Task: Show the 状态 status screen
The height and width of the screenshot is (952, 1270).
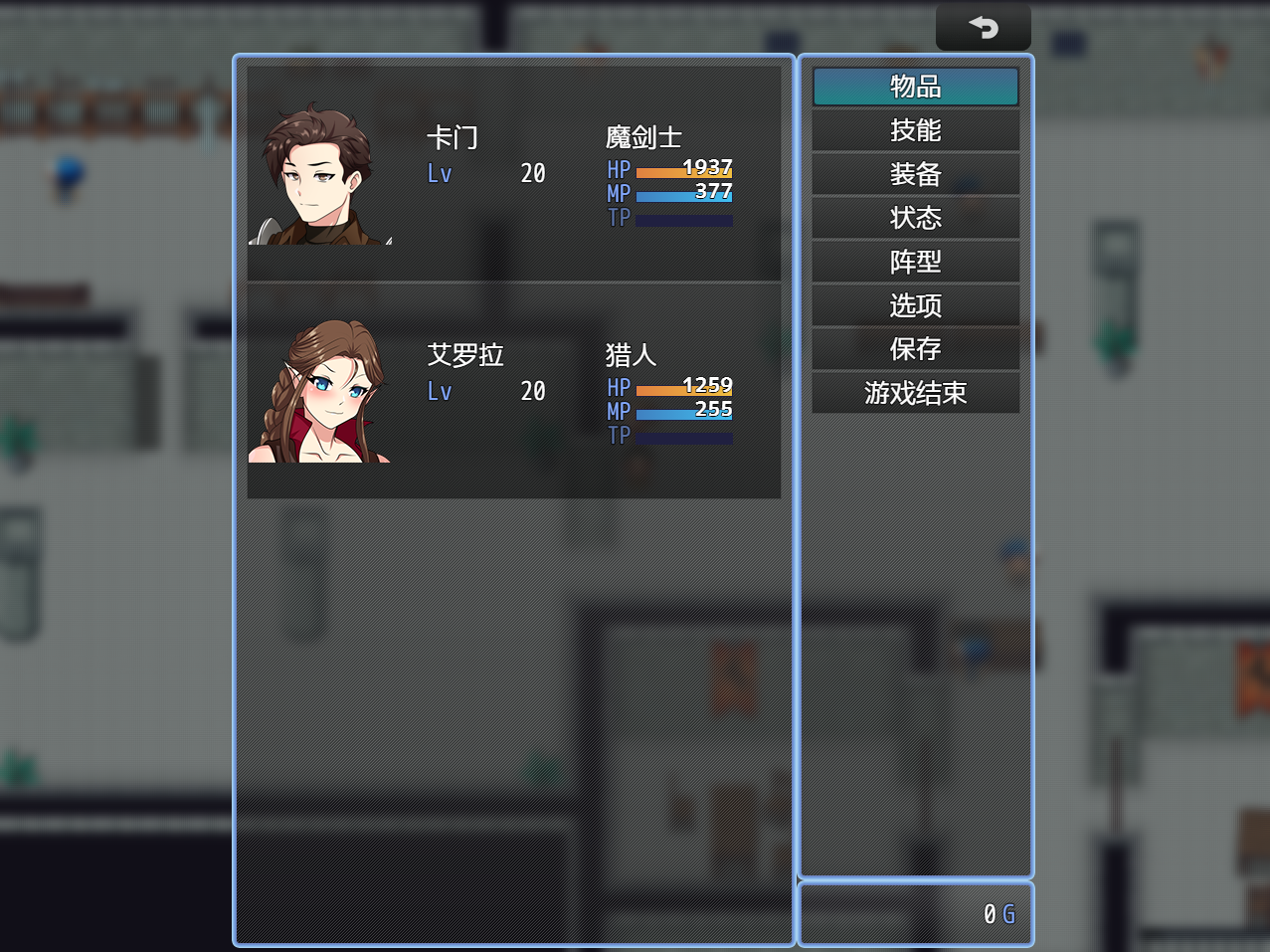Action: (915, 218)
